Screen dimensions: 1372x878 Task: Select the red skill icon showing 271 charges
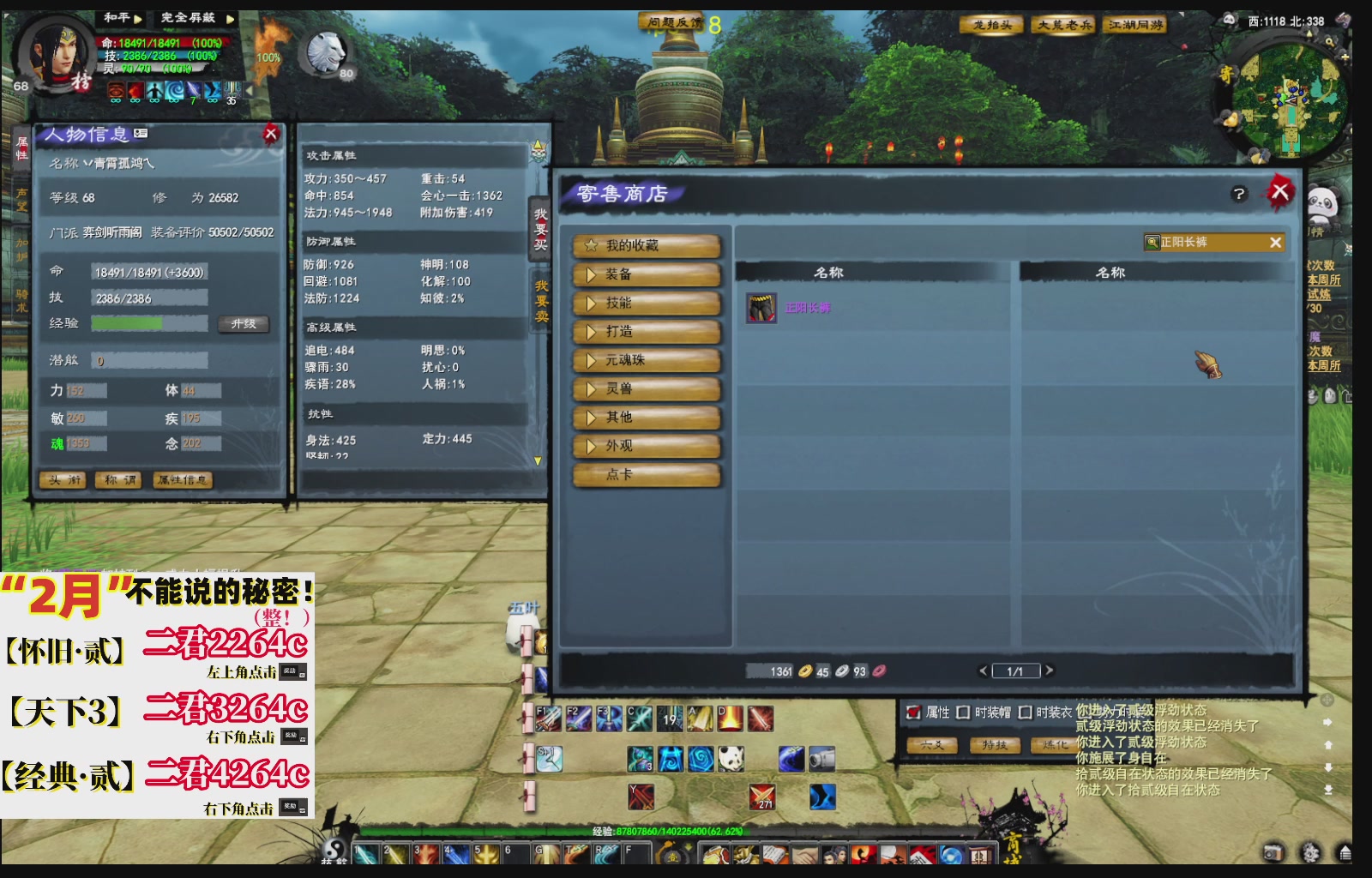tap(761, 797)
